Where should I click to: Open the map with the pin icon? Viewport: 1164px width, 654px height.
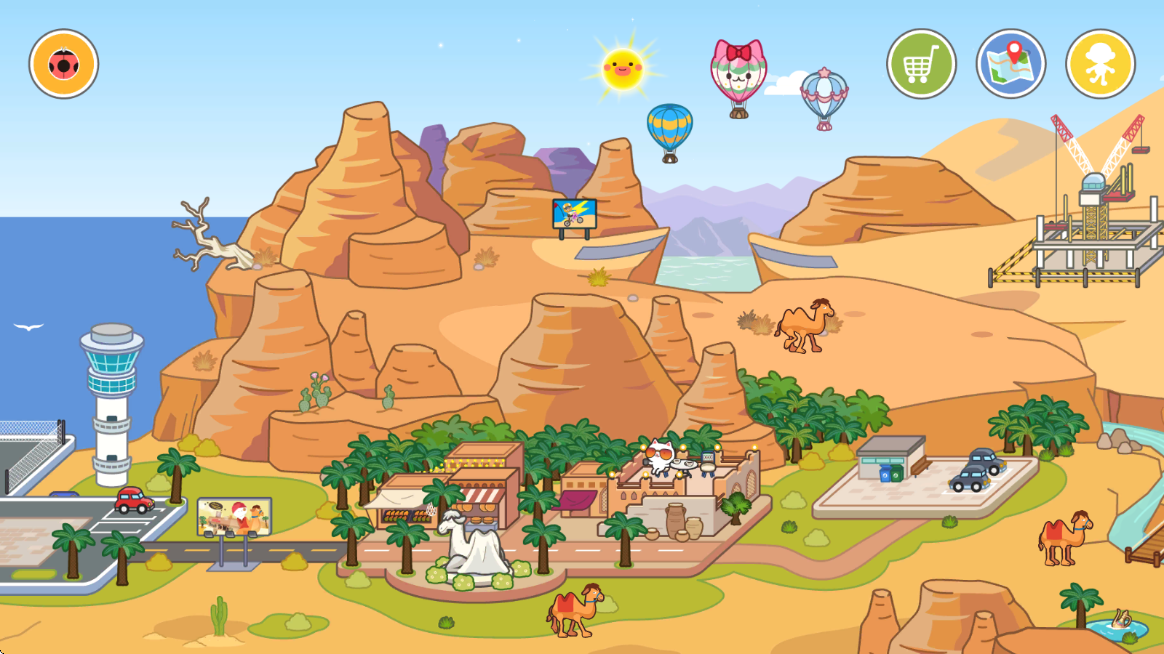1011,65
